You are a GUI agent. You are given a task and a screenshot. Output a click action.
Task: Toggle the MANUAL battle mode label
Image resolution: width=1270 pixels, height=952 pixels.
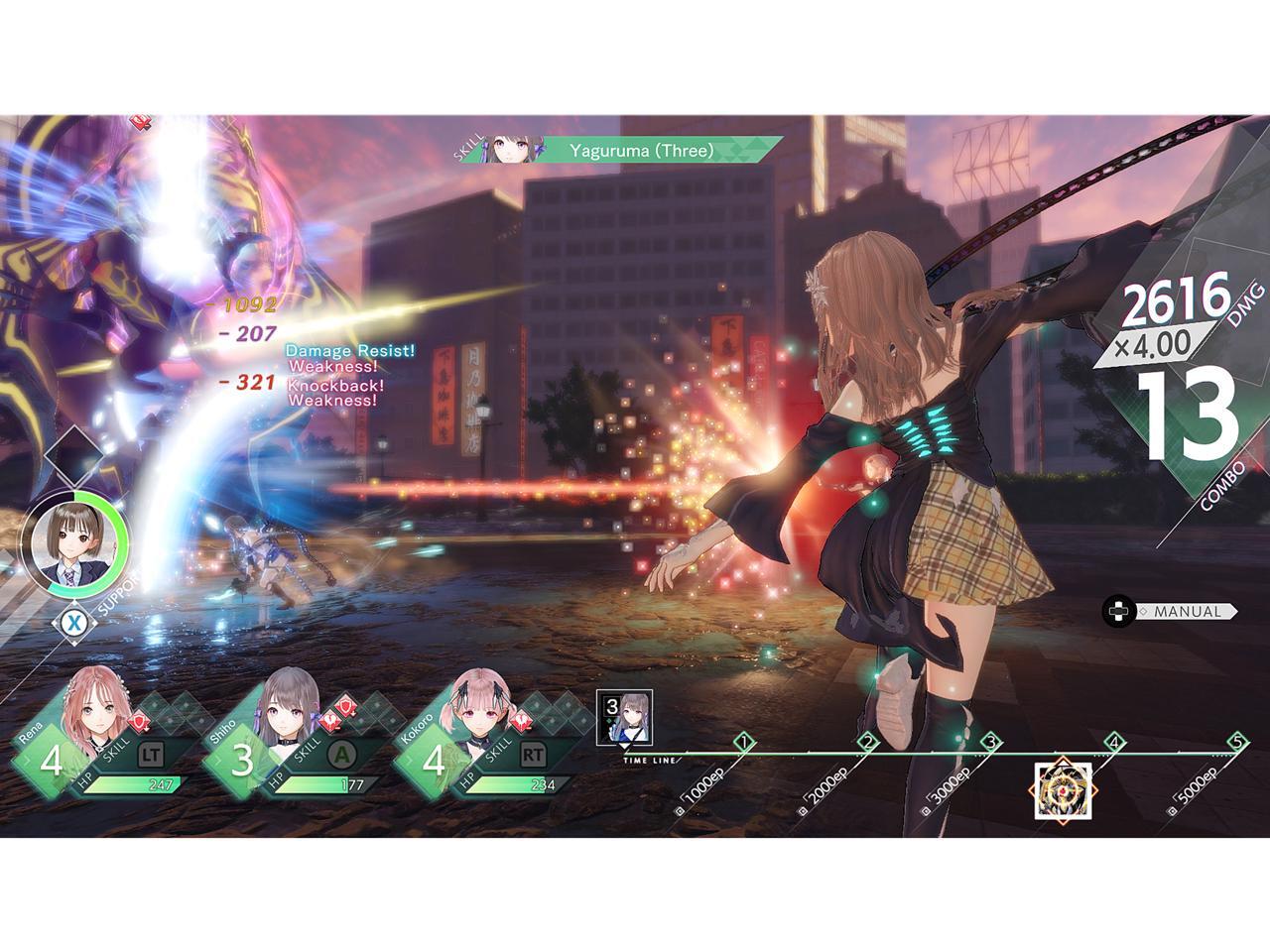pos(1187,612)
